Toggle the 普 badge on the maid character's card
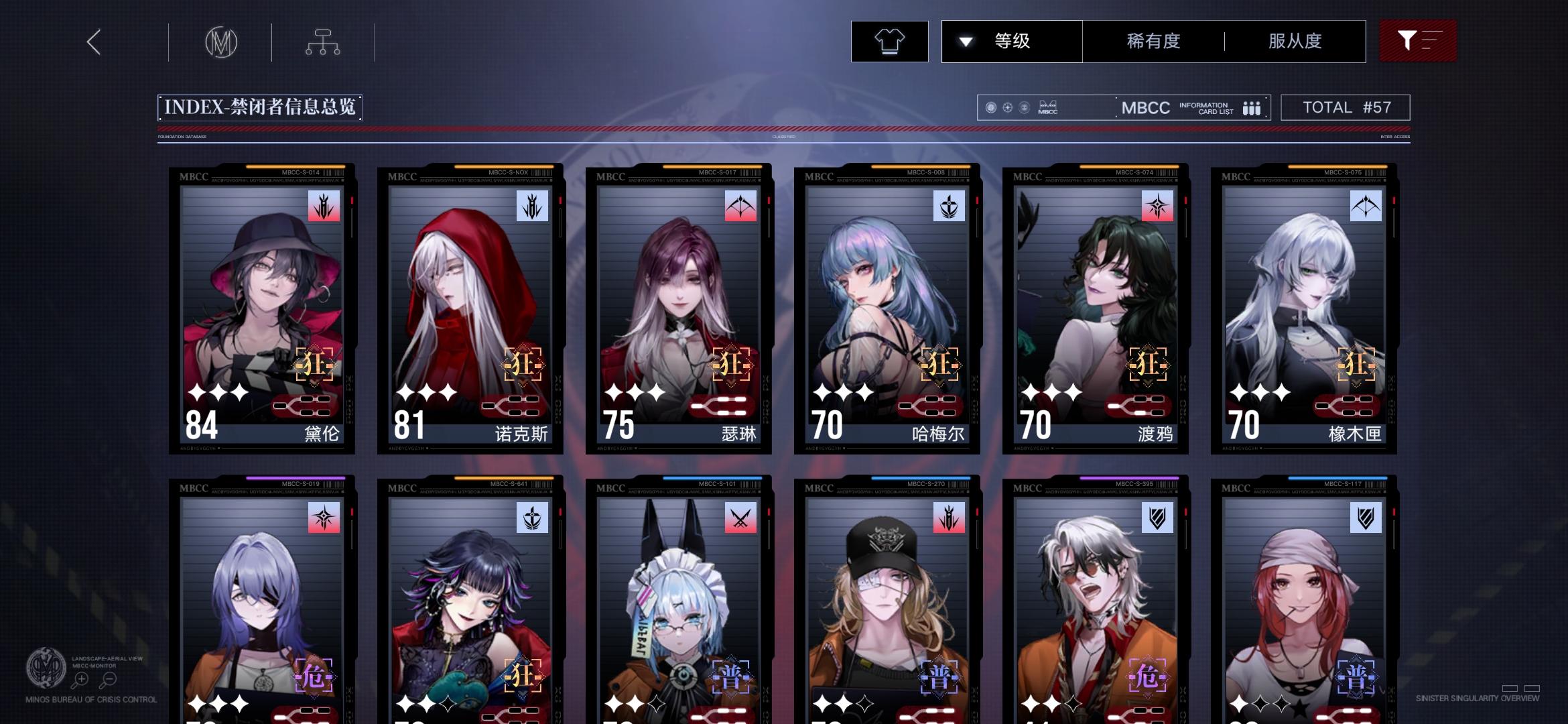Screen dimensions: 1568x724 [x=730, y=677]
